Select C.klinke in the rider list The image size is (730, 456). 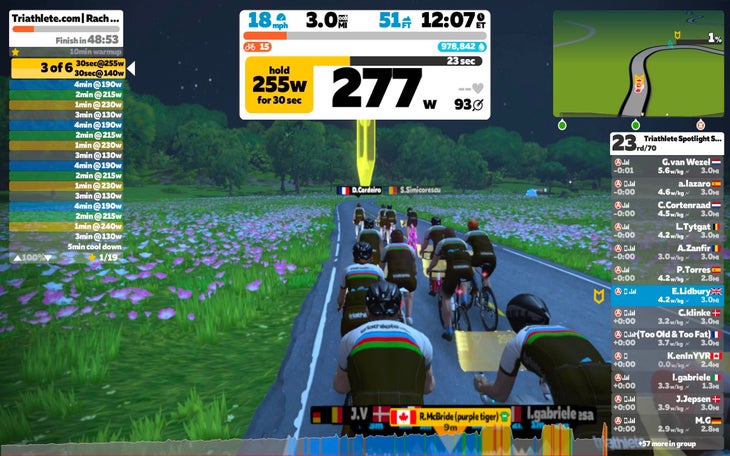666,316
